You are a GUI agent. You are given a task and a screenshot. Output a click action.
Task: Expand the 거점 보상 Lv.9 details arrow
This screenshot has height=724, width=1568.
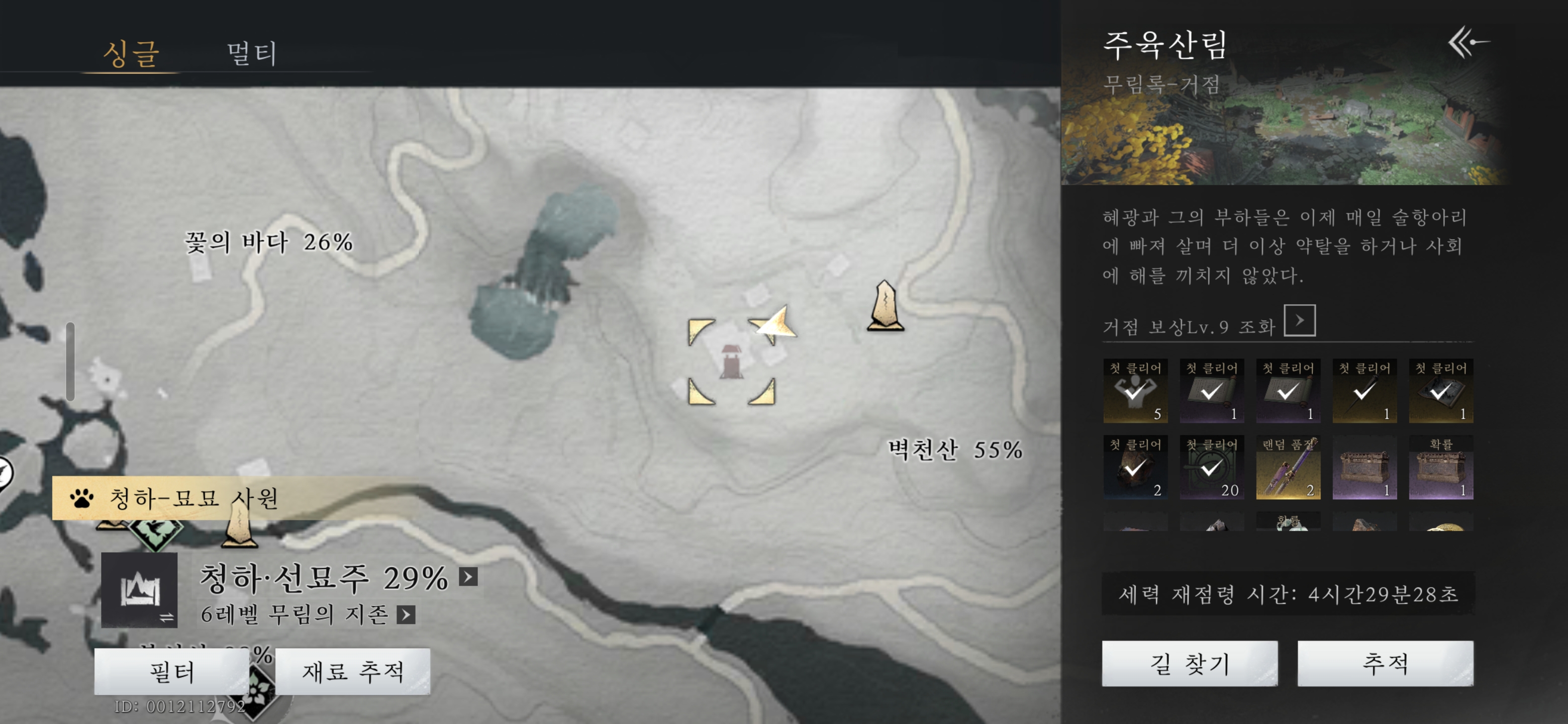(1300, 320)
